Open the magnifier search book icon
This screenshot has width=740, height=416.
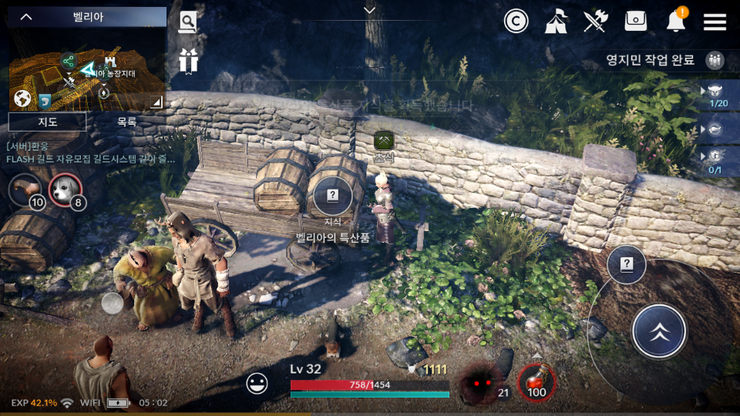pos(188,21)
